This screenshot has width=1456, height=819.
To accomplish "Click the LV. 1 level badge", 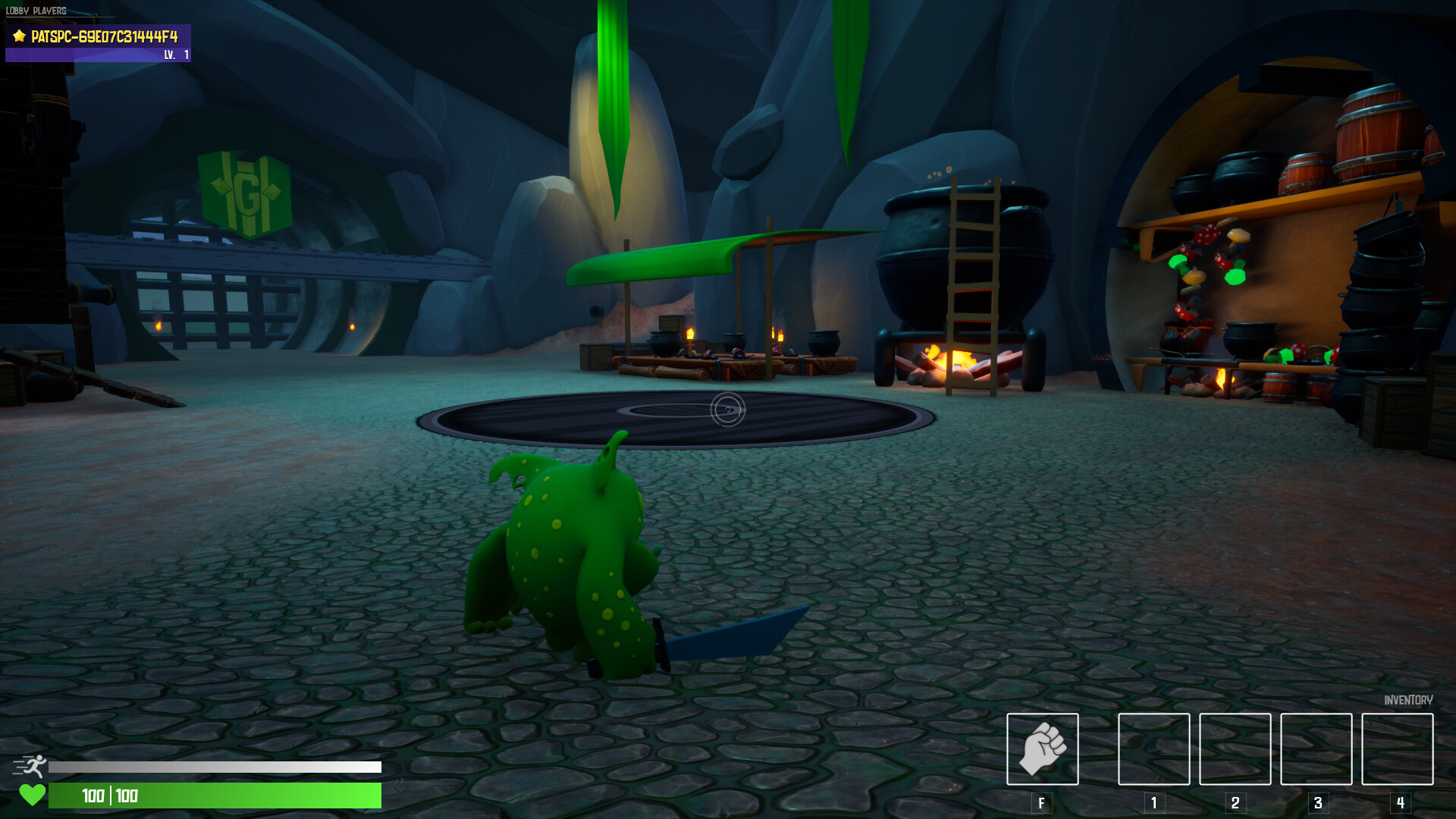I will coord(174,55).
